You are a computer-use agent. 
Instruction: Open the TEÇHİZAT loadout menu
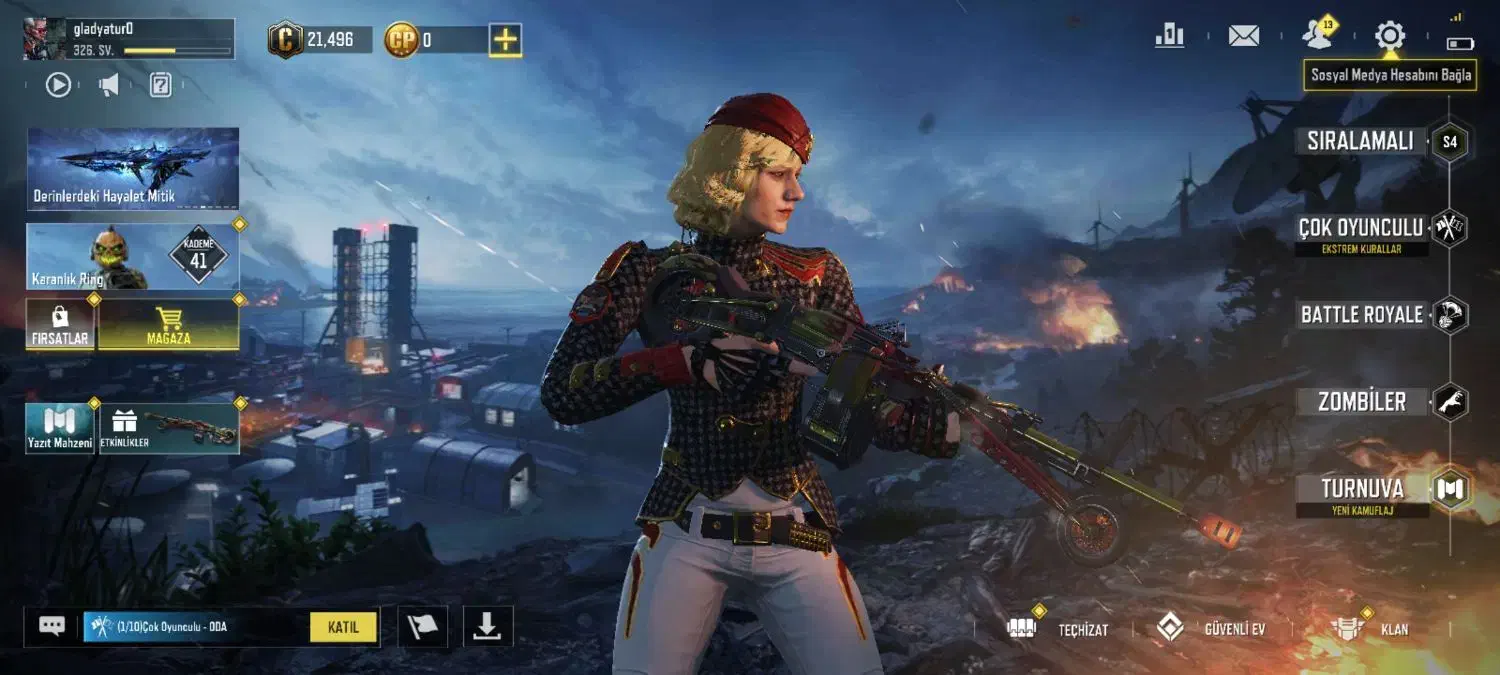1056,628
